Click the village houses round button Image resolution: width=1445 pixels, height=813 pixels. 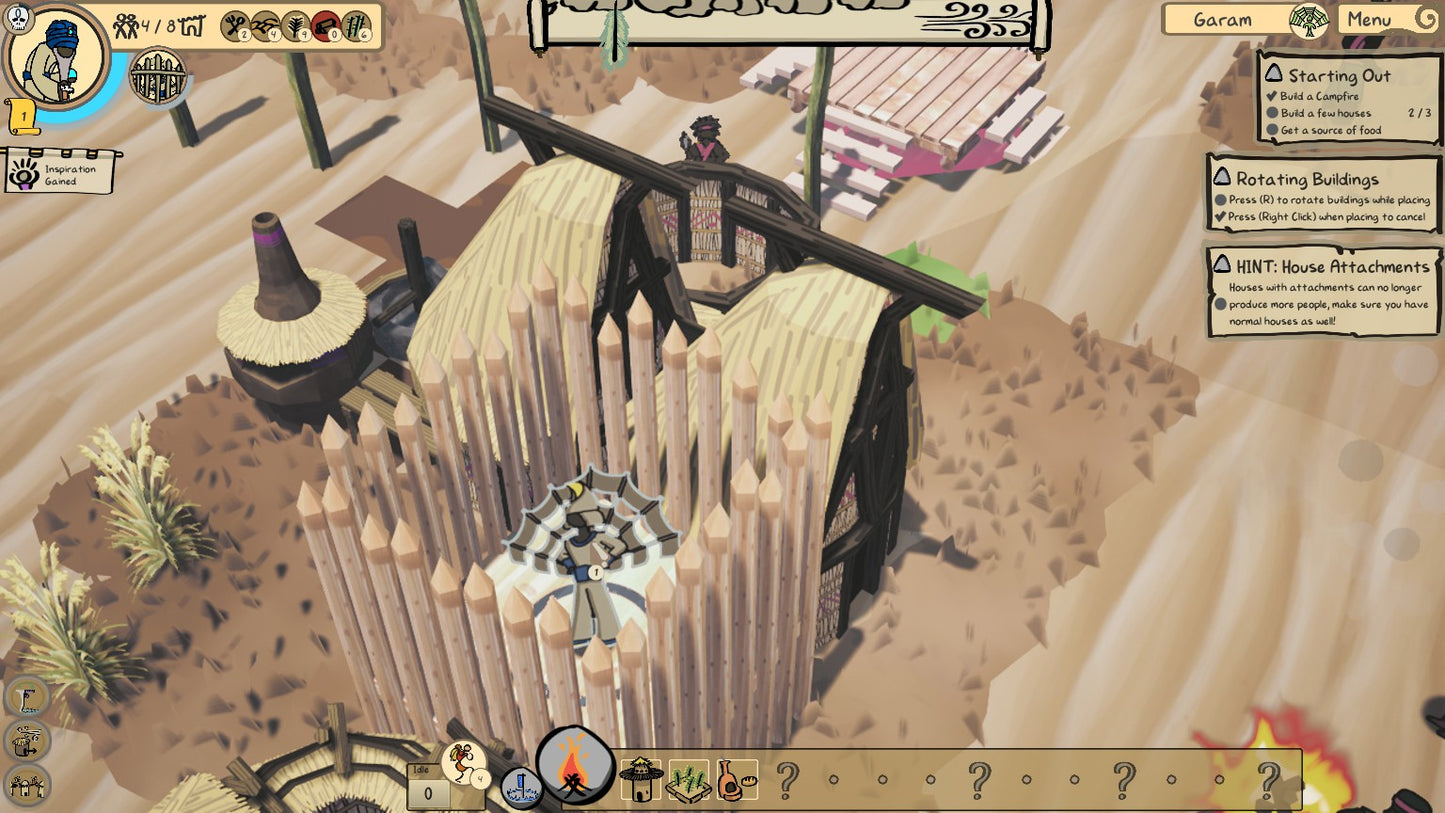[x=27, y=784]
